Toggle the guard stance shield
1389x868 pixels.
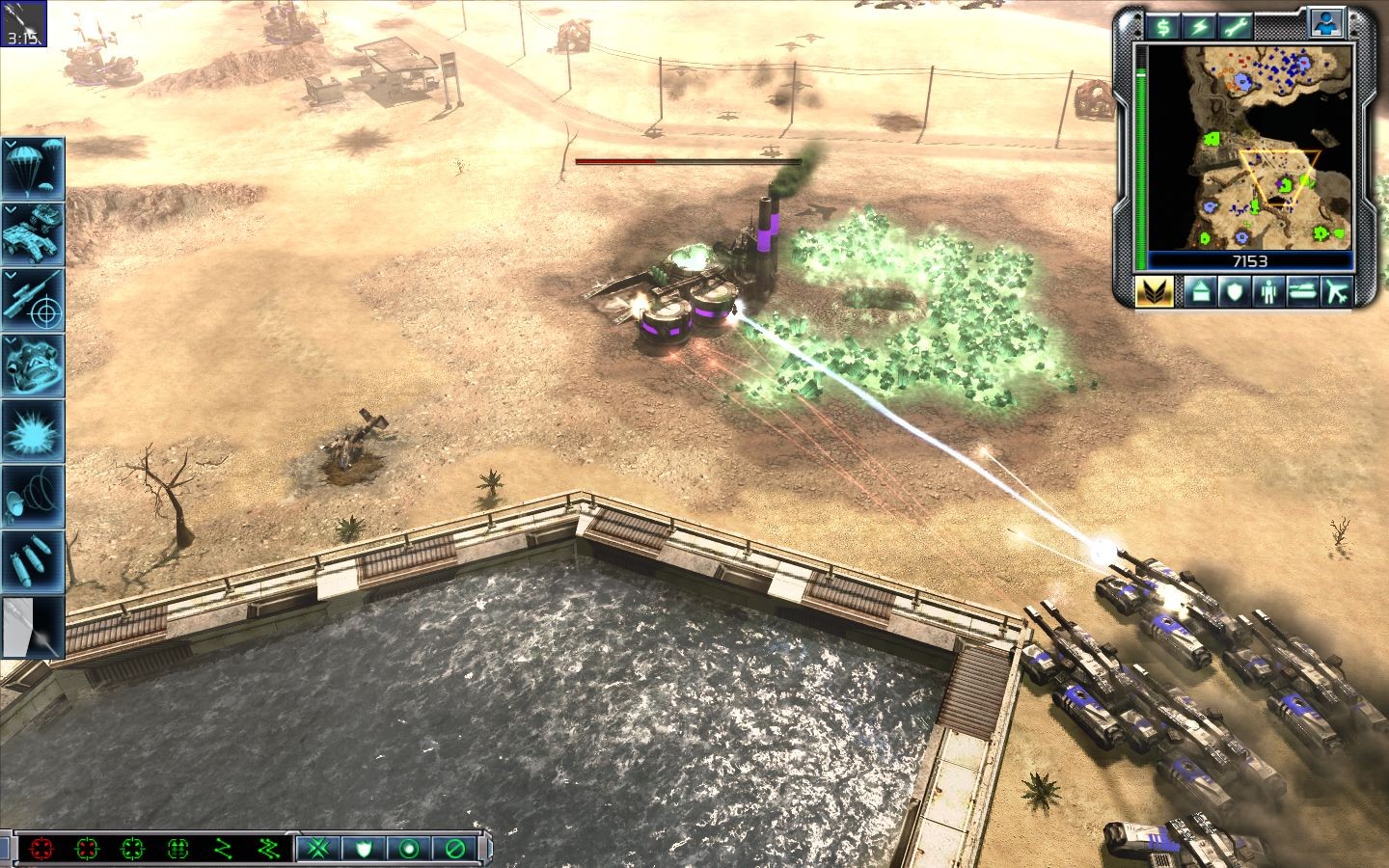pos(365,849)
